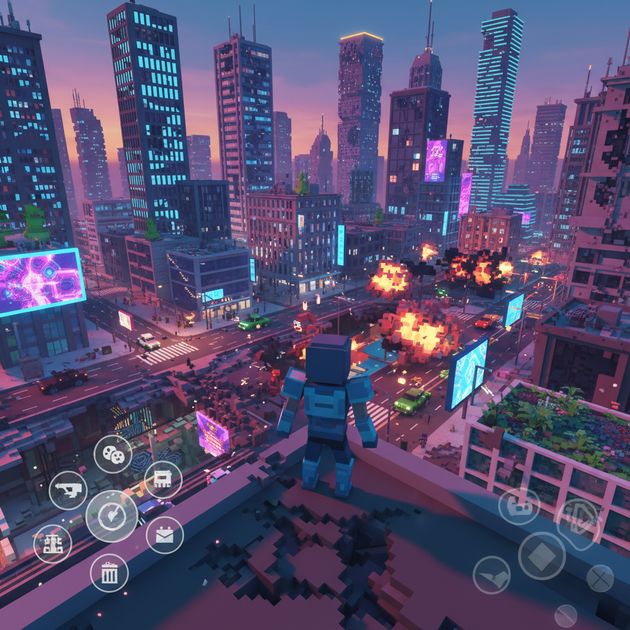Tap the boot kick action button
This screenshot has height=630, width=630.
tap(491, 575)
